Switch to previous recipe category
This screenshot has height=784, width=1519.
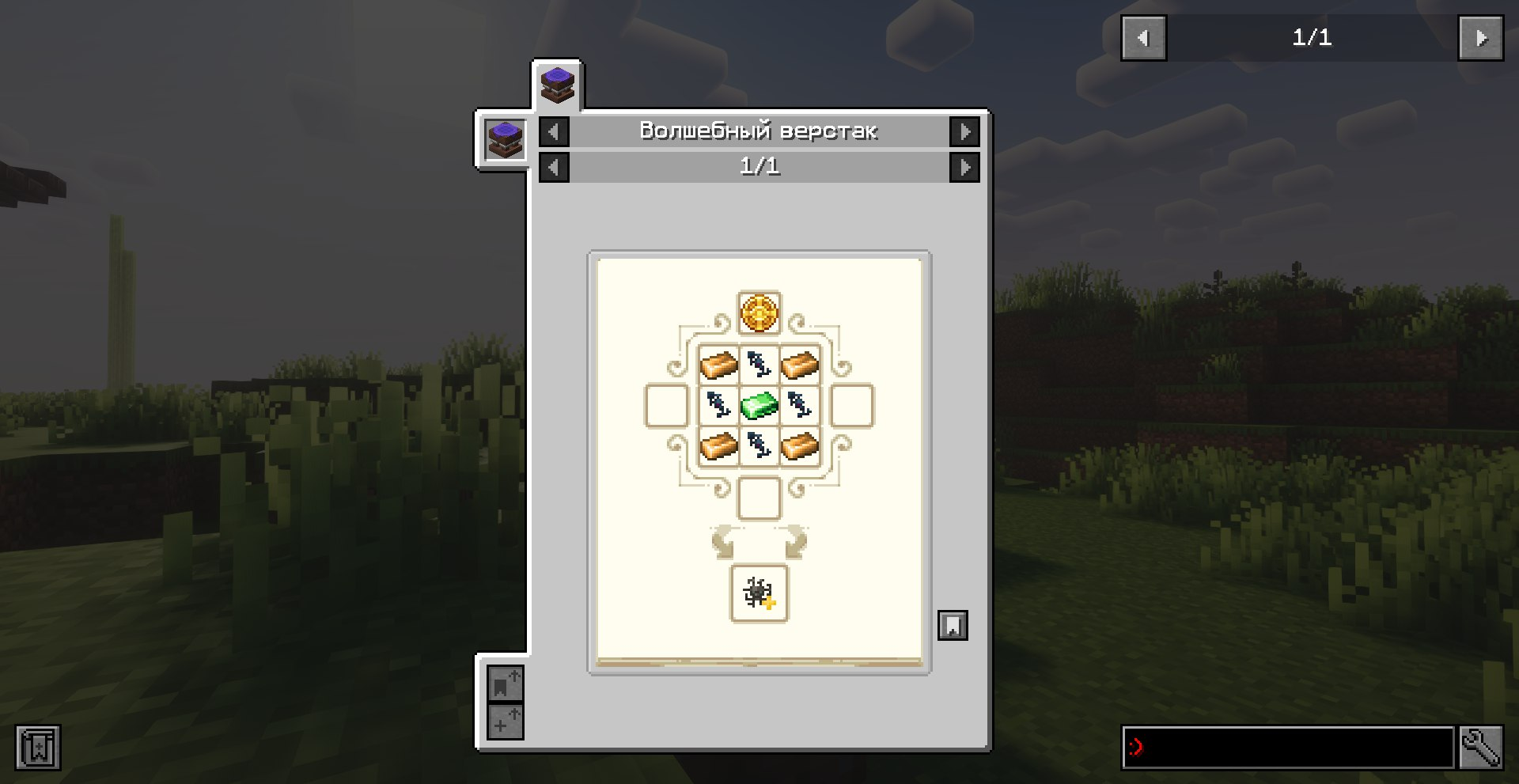(x=554, y=131)
